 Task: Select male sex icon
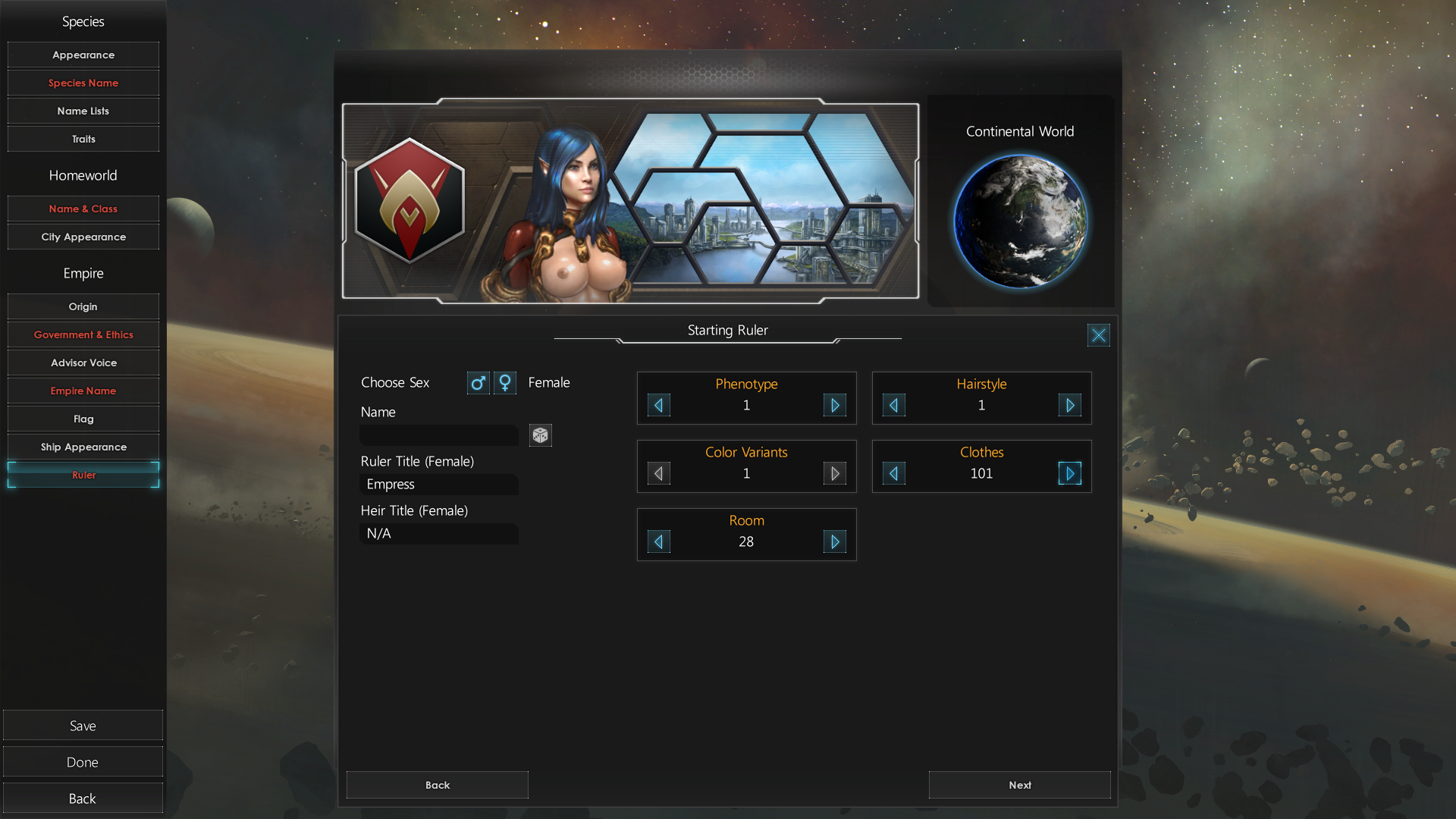(478, 383)
